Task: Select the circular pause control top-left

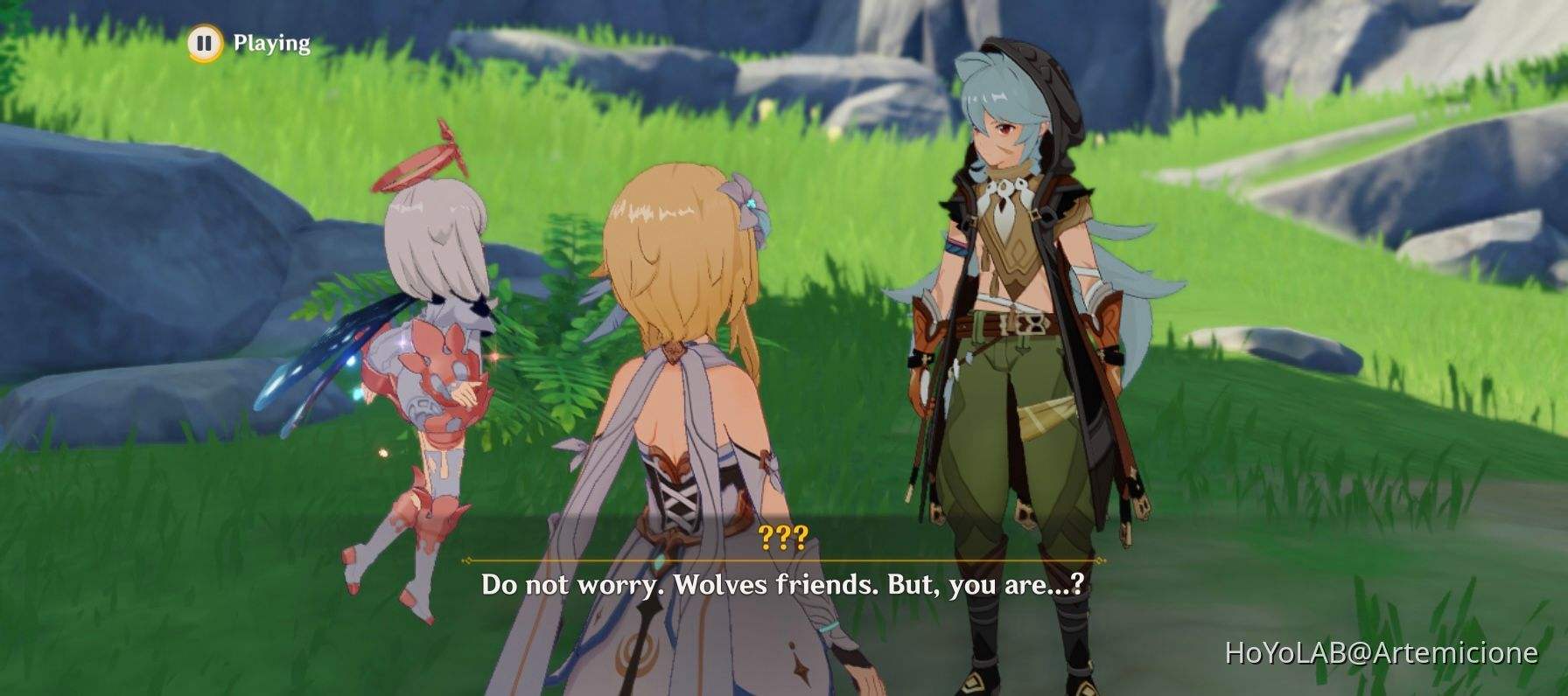Action: coord(204,41)
